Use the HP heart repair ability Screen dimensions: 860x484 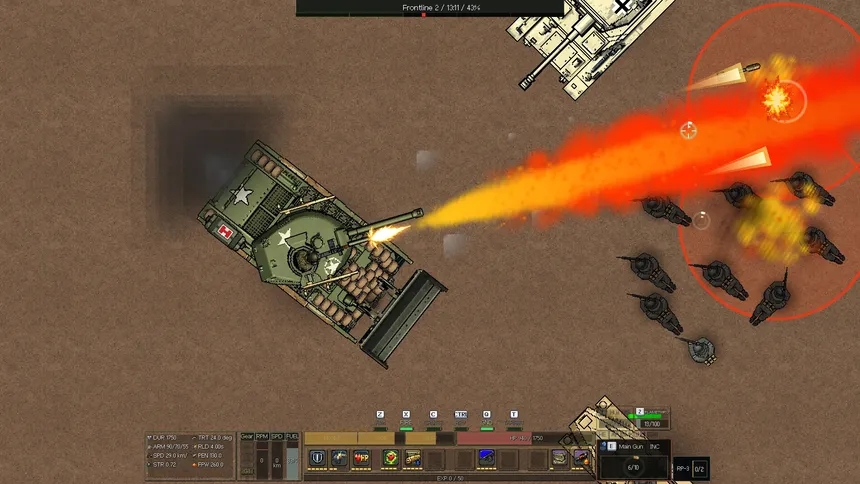click(362, 458)
